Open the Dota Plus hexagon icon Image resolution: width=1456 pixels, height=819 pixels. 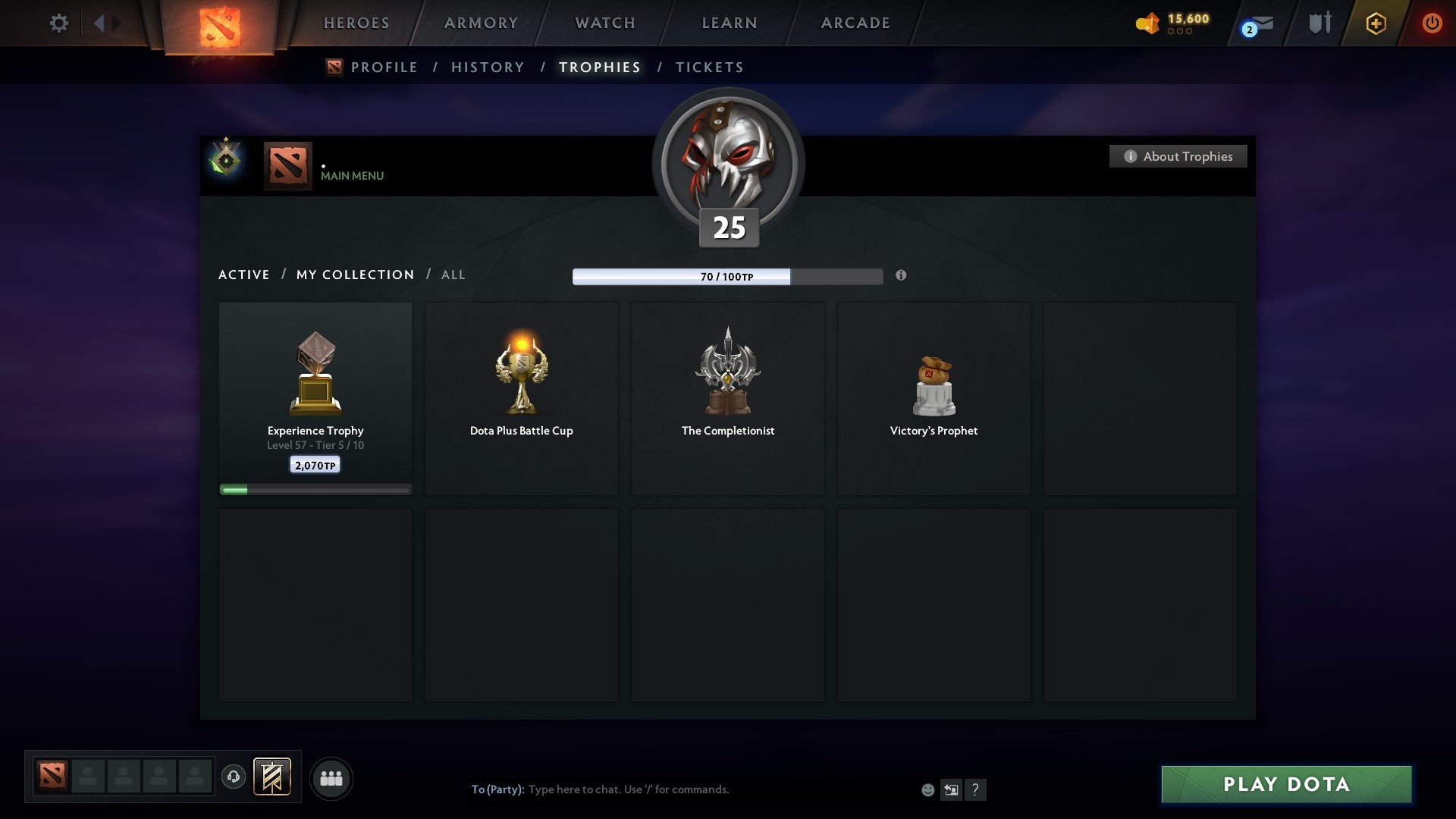pyautogui.click(x=1375, y=23)
